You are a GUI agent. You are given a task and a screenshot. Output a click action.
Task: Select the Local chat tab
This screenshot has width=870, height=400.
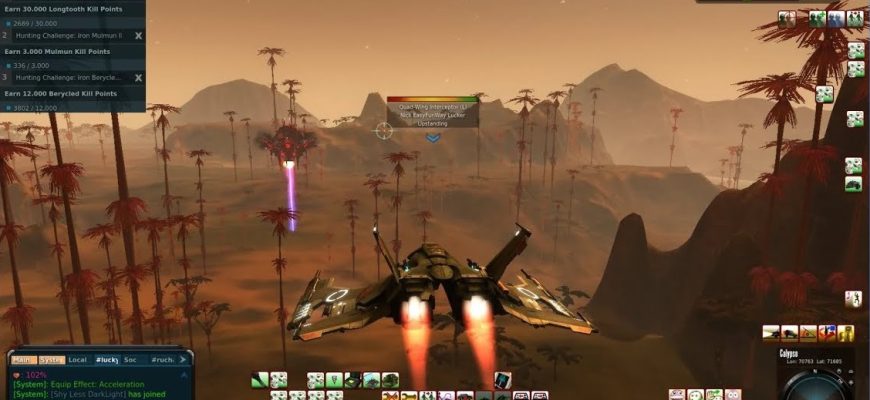pyautogui.click(x=77, y=359)
